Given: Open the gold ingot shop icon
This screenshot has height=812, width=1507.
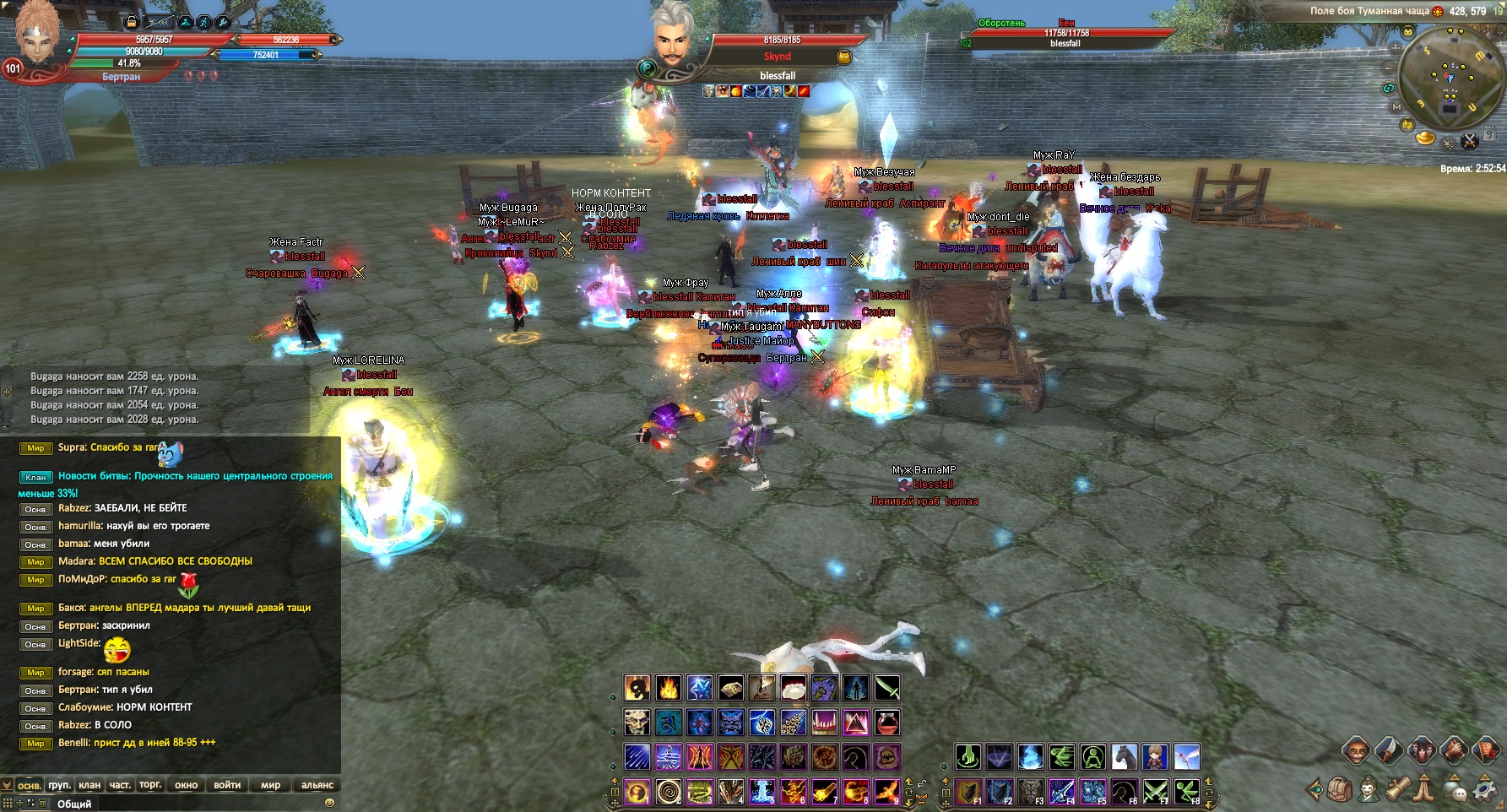Looking at the screenshot, I should tap(1425, 138).
